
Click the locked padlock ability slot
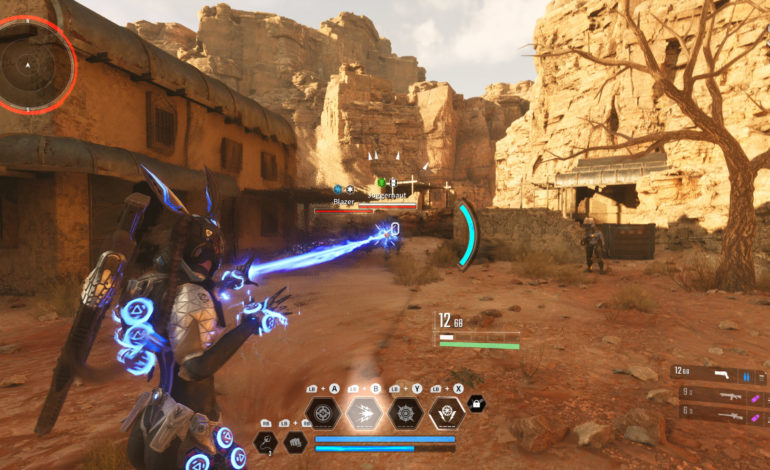(x=477, y=402)
